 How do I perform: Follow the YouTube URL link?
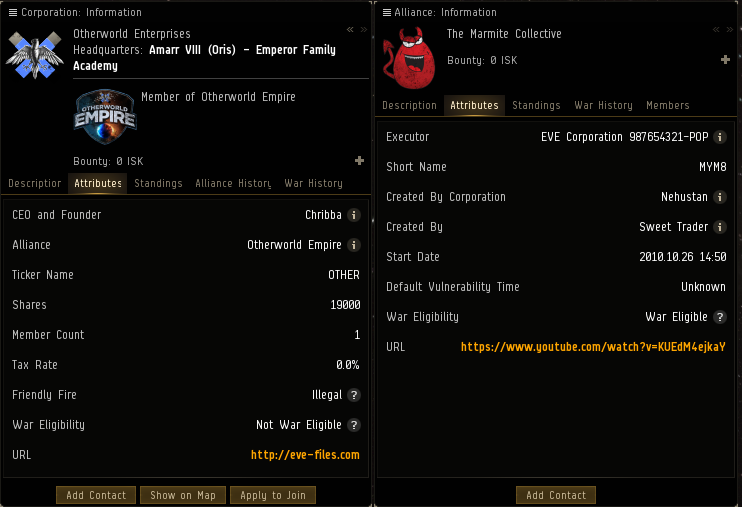pyautogui.click(x=593, y=347)
